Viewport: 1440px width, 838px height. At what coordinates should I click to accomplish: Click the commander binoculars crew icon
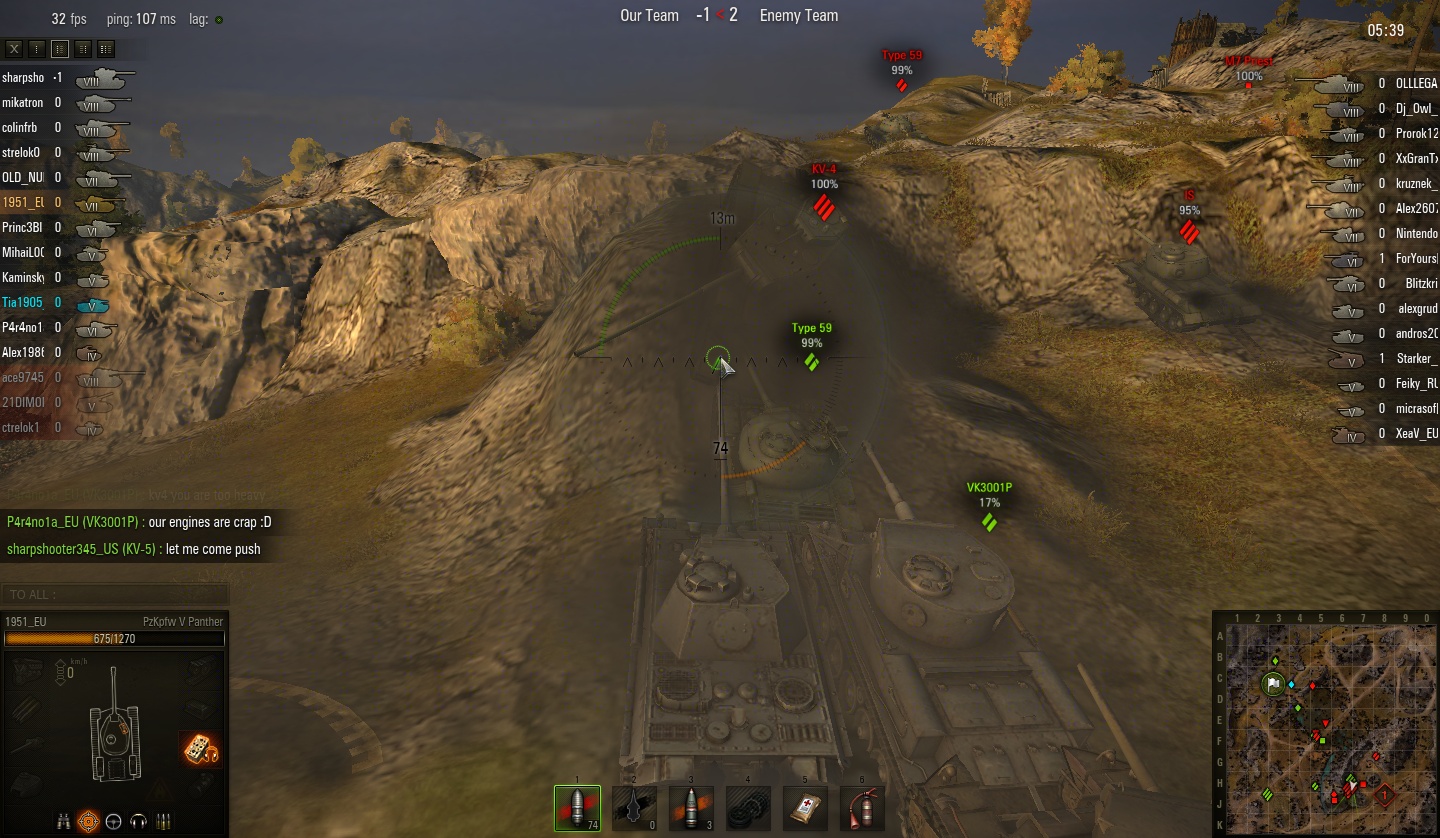(x=64, y=822)
